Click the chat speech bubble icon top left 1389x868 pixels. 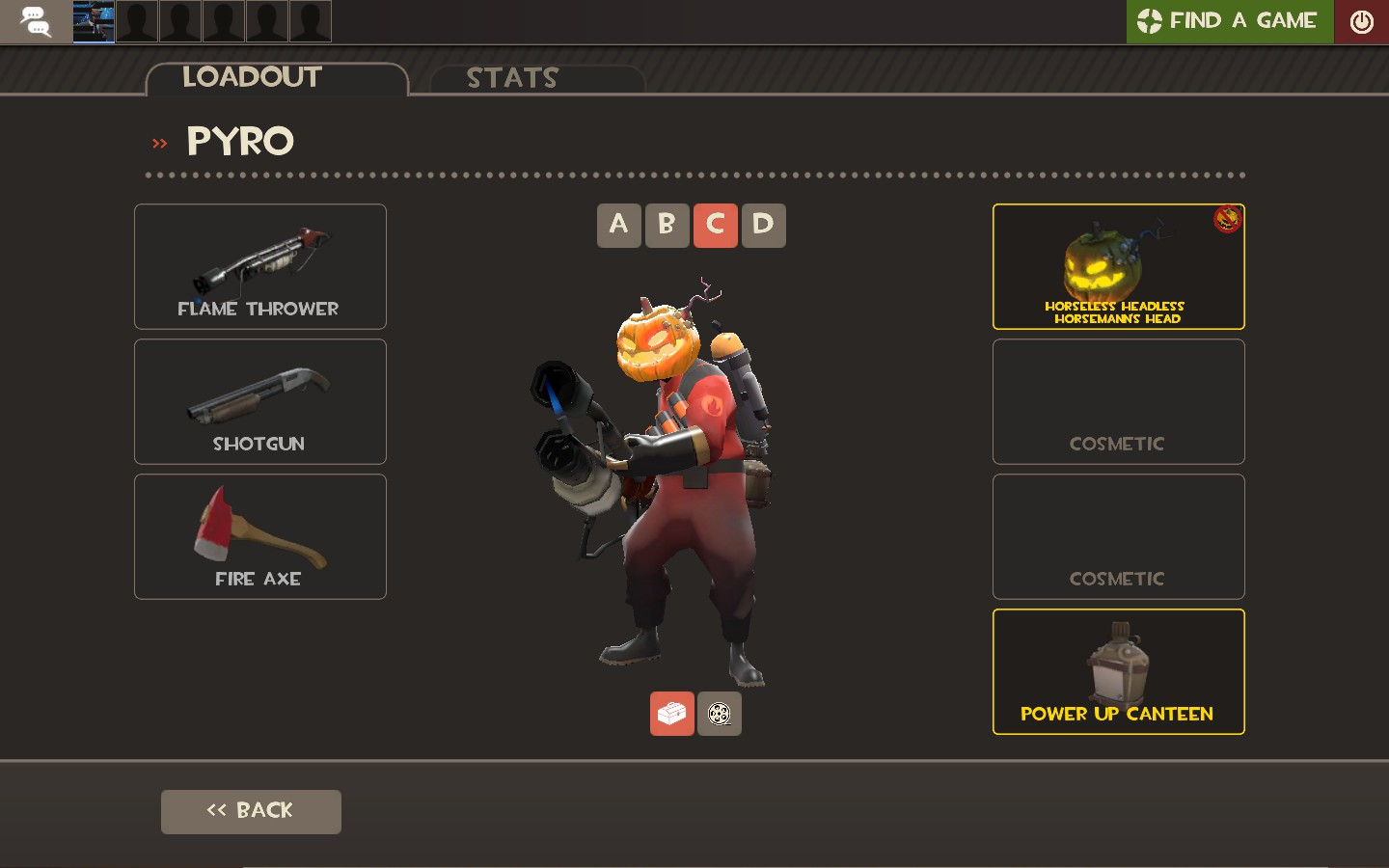click(37, 21)
